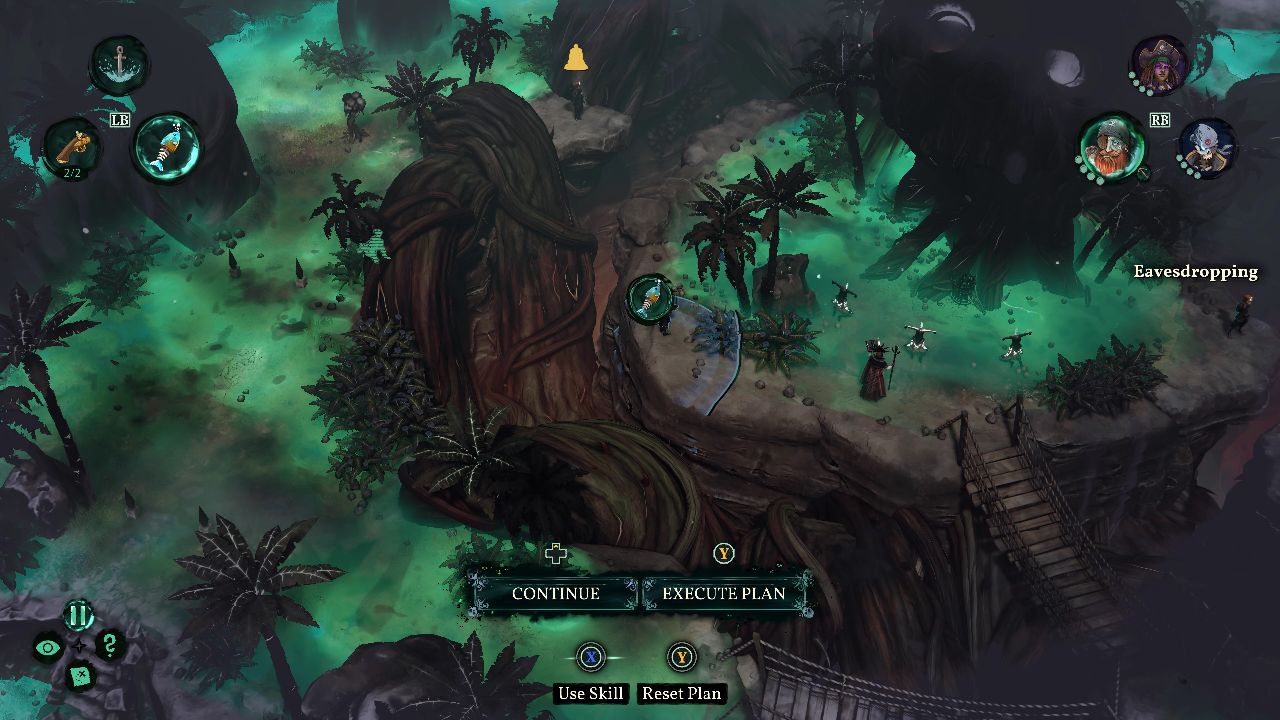Image resolution: width=1280 pixels, height=720 pixels.
Task: Activate the fish skeleton skill
Action: coord(167,147)
